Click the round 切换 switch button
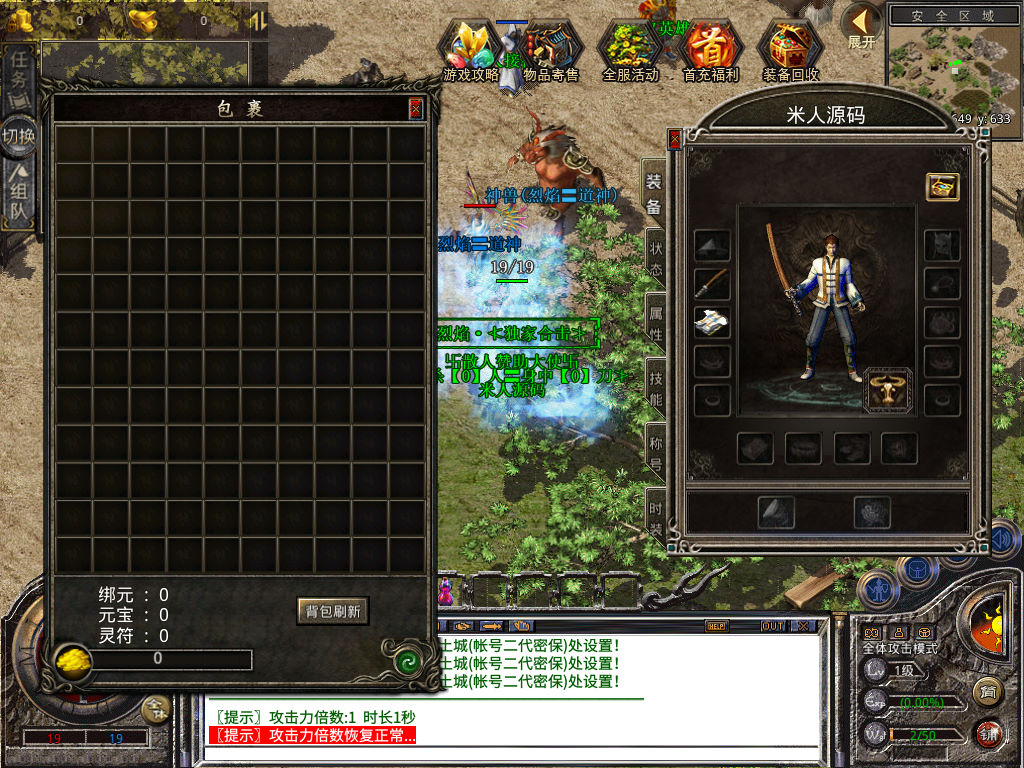 pyautogui.click(x=19, y=137)
